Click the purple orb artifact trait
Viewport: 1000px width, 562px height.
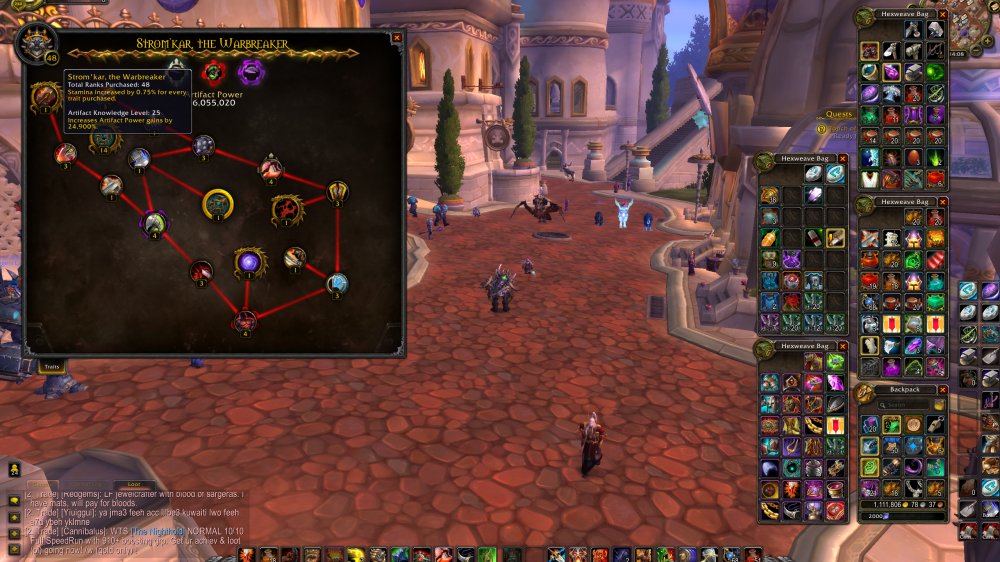coord(249,262)
